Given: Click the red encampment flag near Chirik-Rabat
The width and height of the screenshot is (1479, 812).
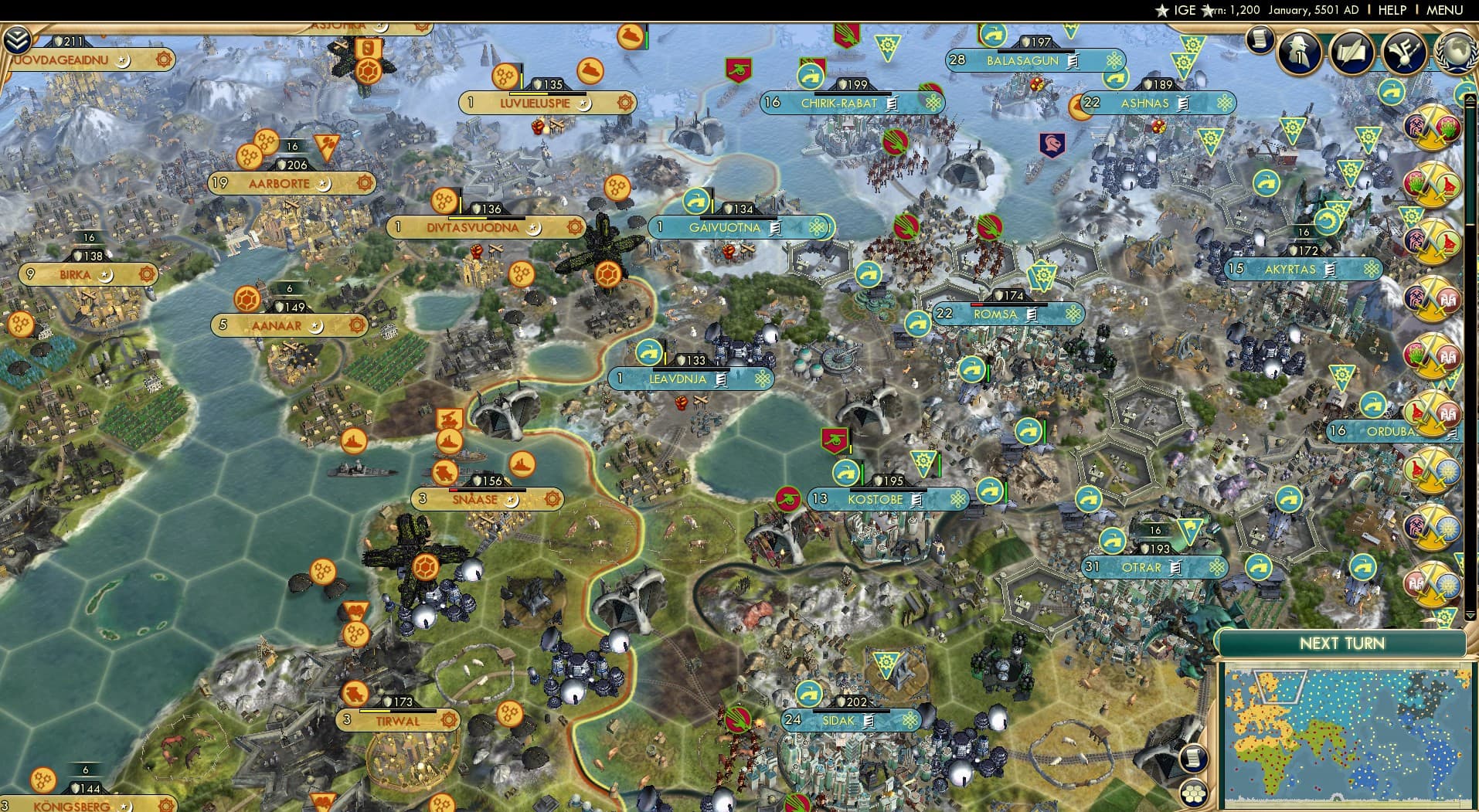Looking at the screenshot, I should pyautogui.click(x=738, y=70).
